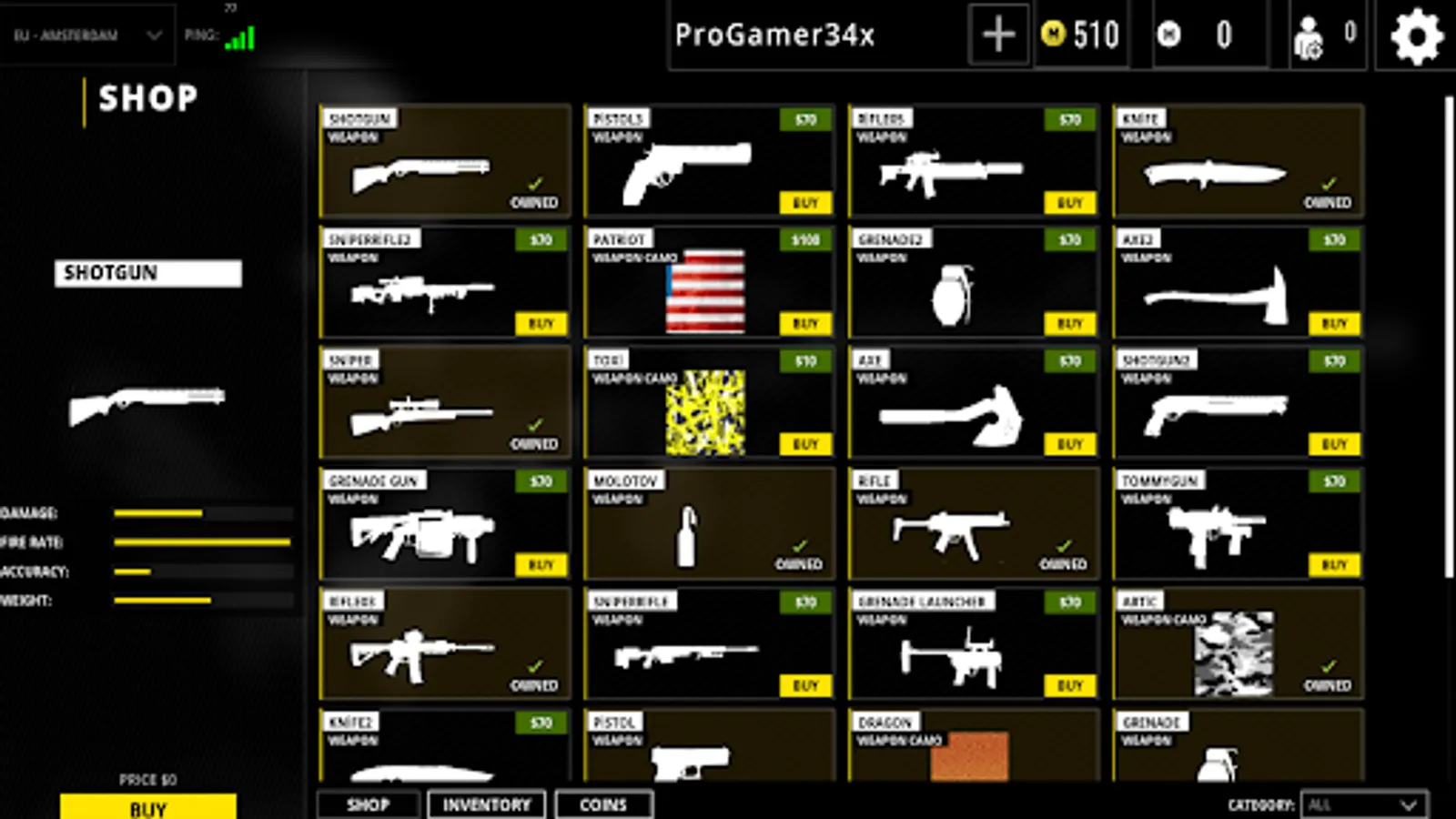Click the player profile icon top right
This screenshot has width=1456, height=819.
click(1308, 36)
